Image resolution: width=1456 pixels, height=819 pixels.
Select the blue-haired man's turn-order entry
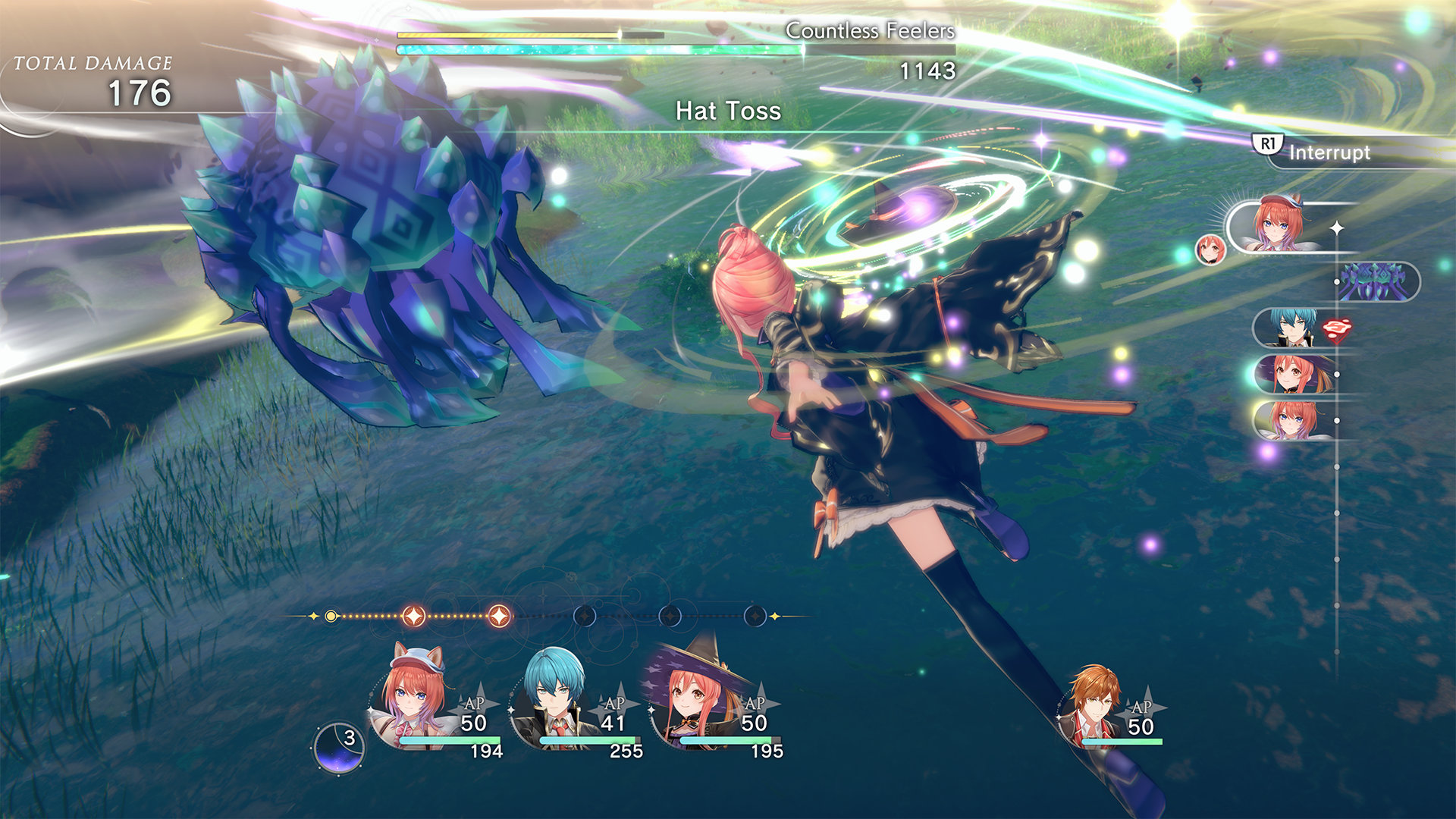pyautogui.click(x=1294, y=328)
